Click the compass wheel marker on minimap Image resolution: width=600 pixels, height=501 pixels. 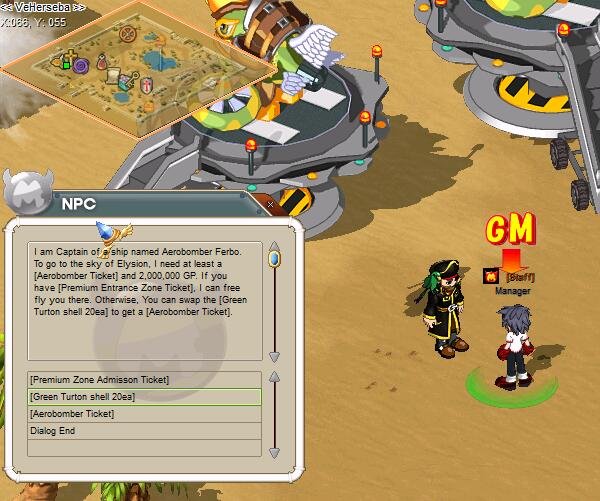[128, 33]
